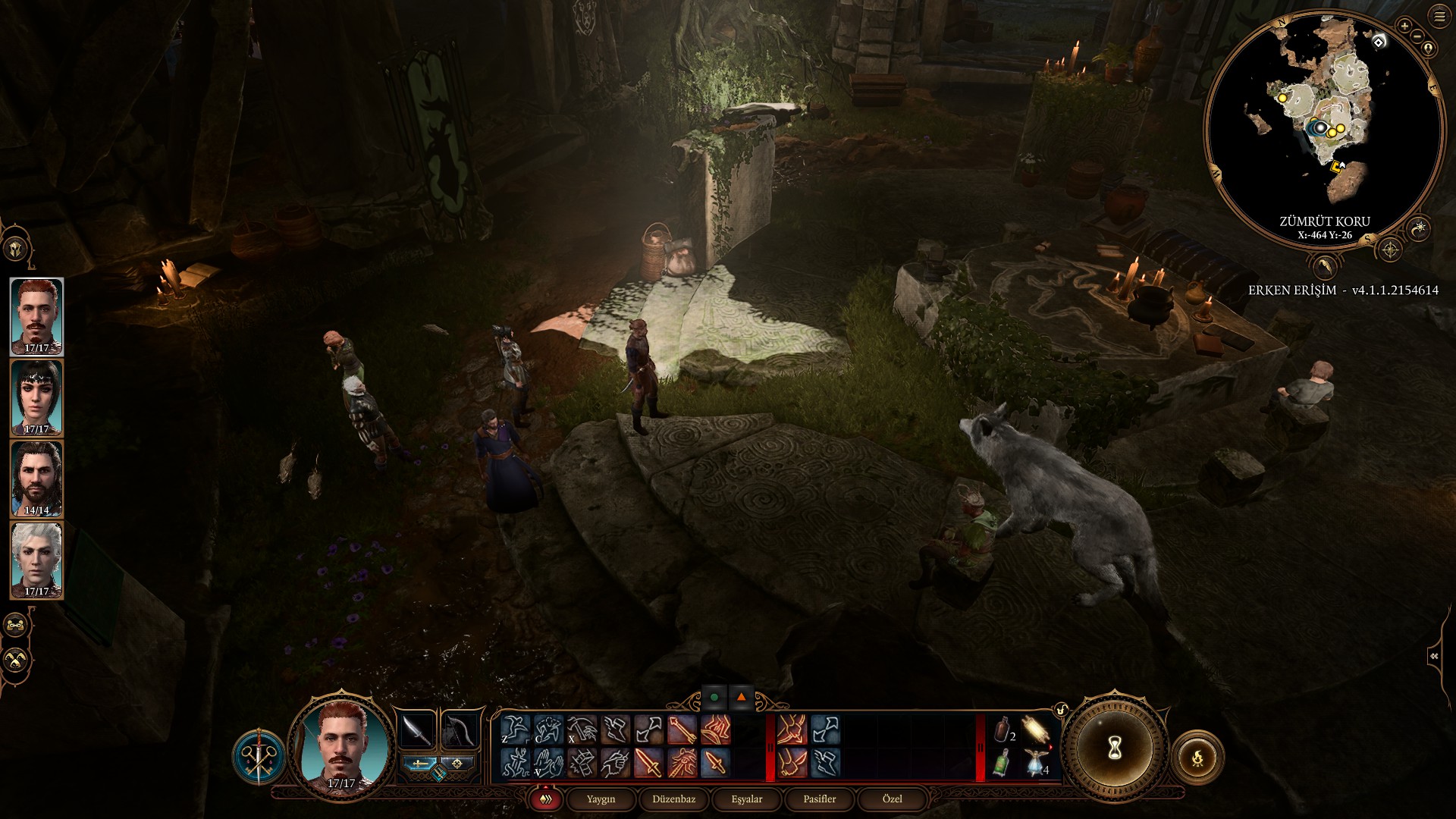Select the dagger melee weapon slot

pos(417,730)
